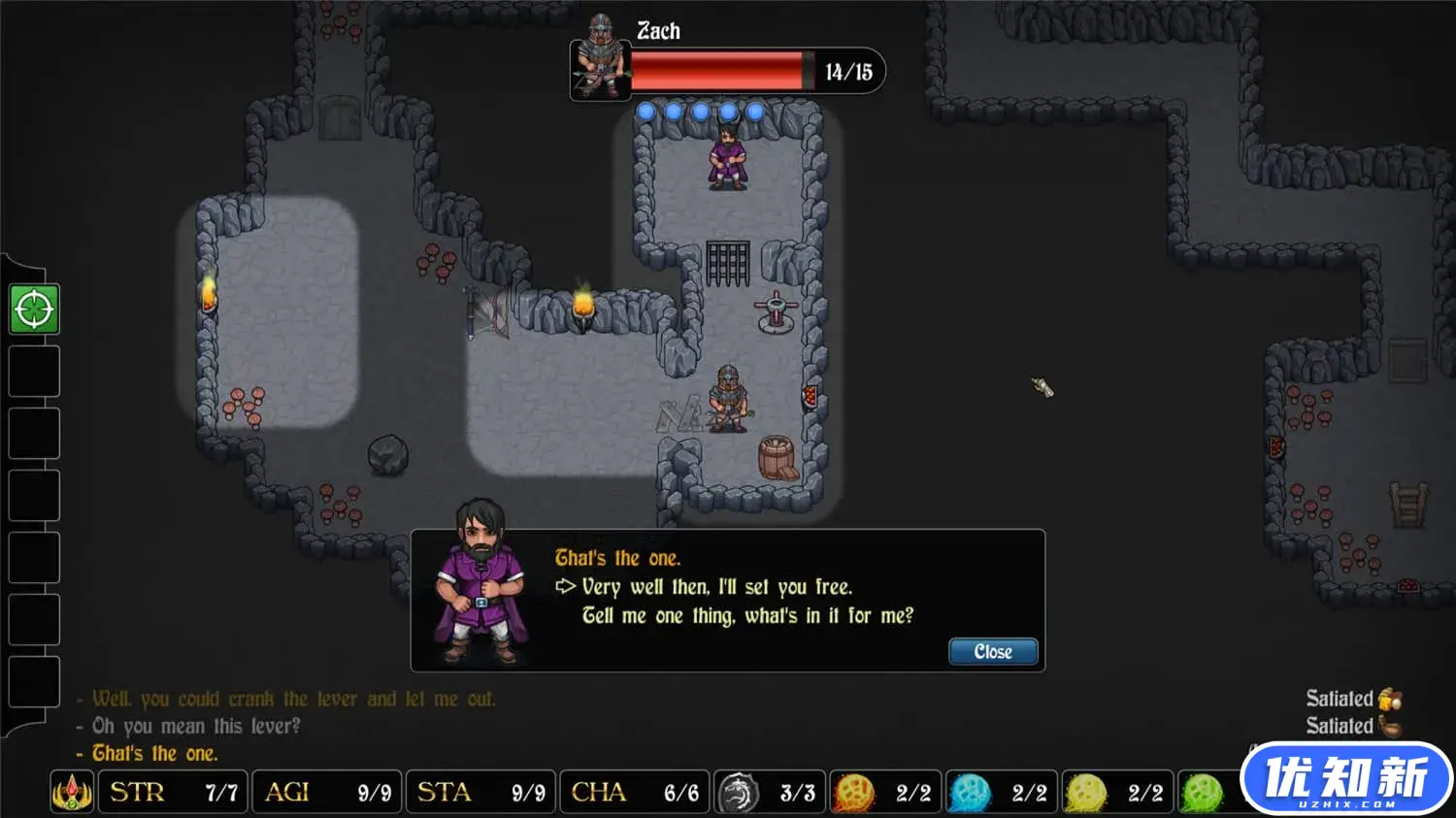Activate the green crosshair target ability
1456x818 pixels.
(x=34, y=310)
